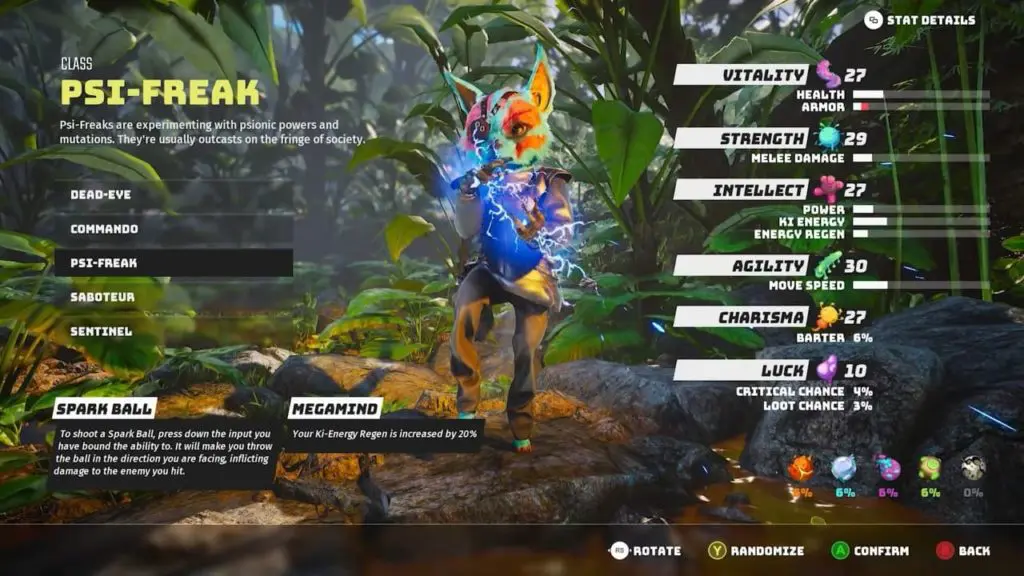The height and width of the screenshot is (576, 1024).
Task: Click the orange fire resistance icon
Action: pos(800,468)
